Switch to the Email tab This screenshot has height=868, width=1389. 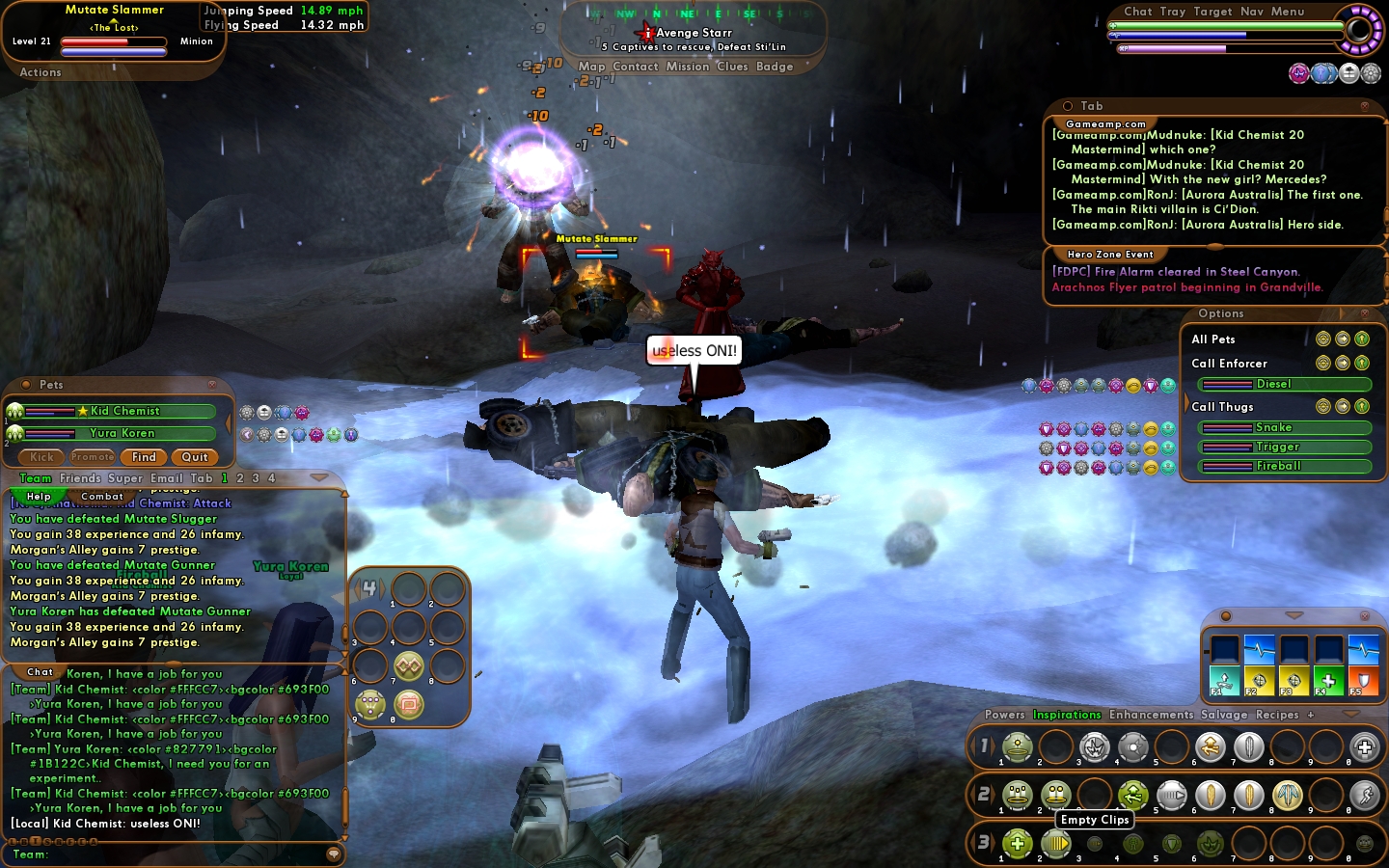coord(166,478)
